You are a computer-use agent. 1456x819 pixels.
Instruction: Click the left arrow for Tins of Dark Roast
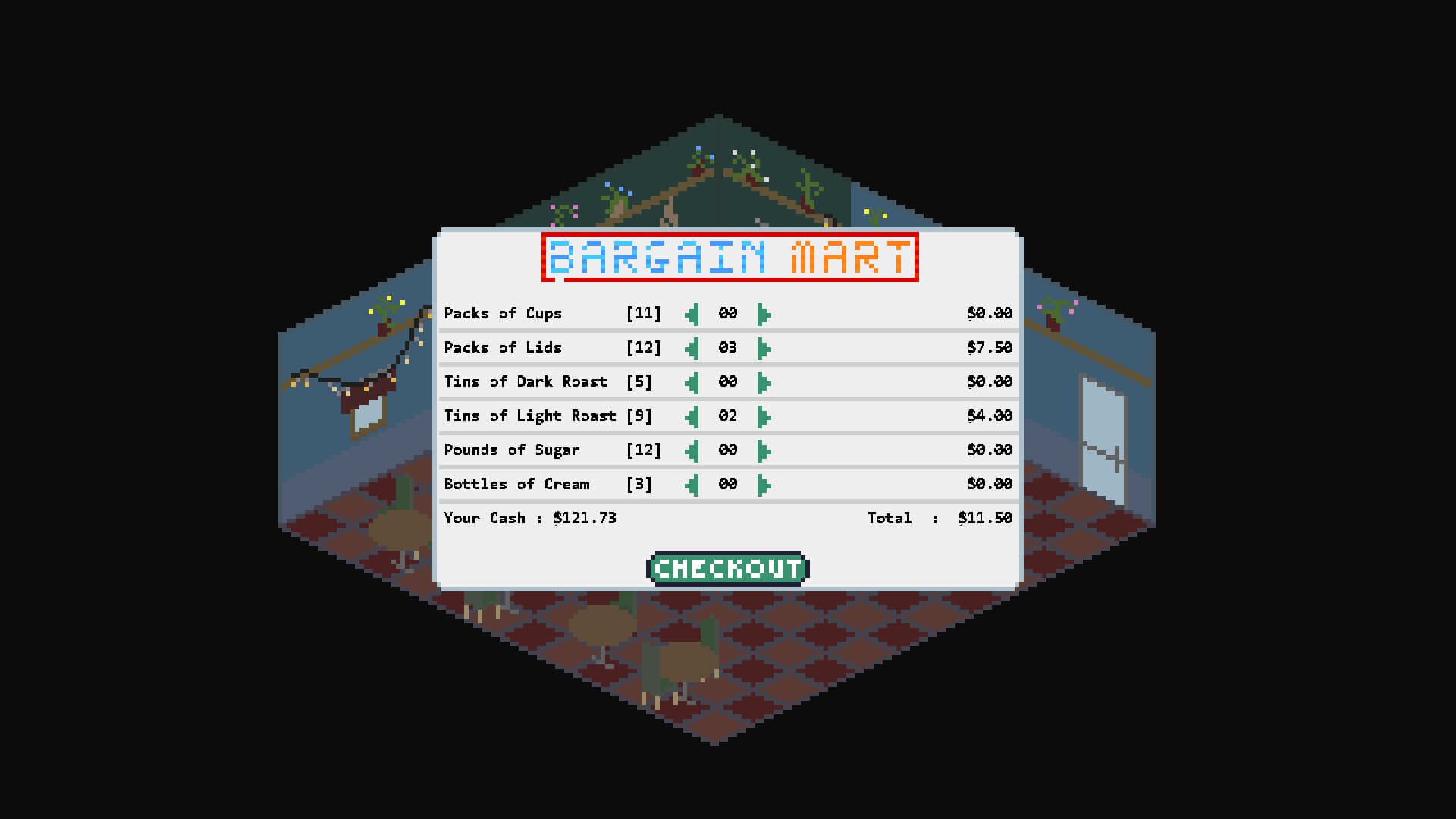point(692,381)
